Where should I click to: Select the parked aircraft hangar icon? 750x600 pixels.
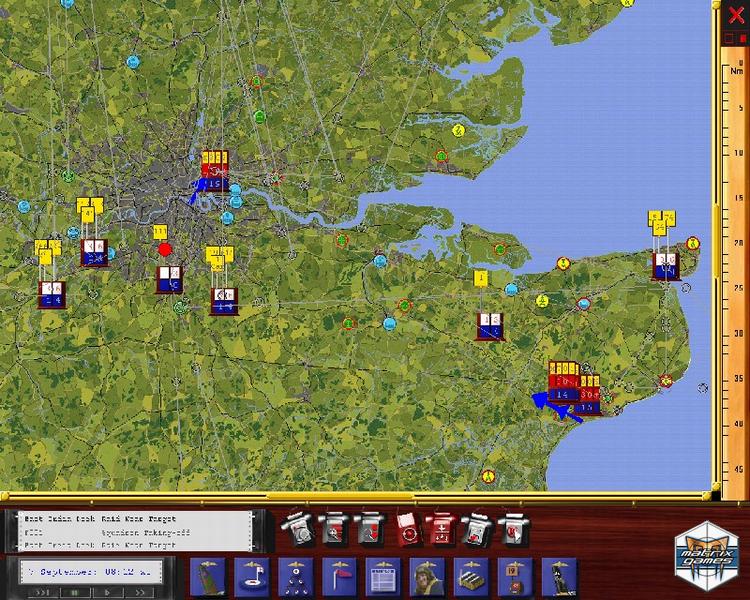[x=471, y=577]
